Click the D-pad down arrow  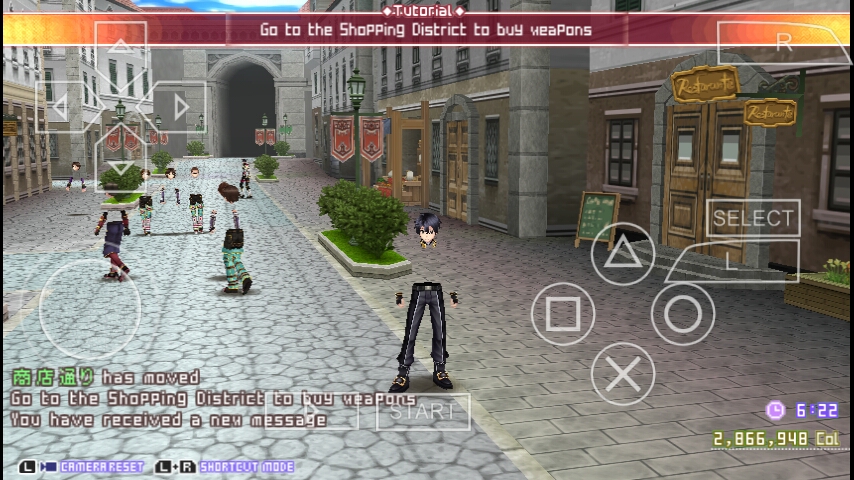click(120, 166)
